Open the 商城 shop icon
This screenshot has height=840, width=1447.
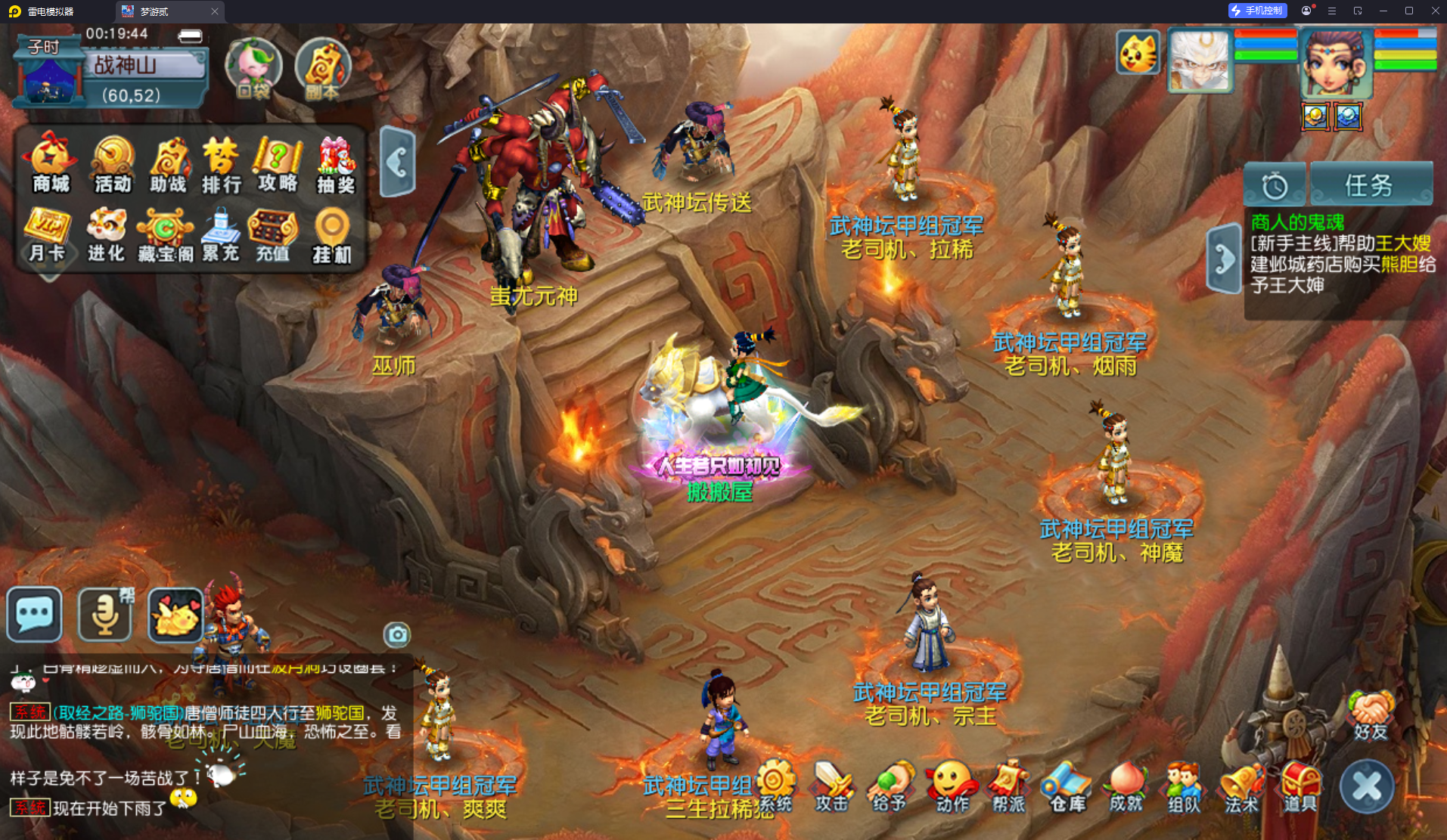[50, 163]
